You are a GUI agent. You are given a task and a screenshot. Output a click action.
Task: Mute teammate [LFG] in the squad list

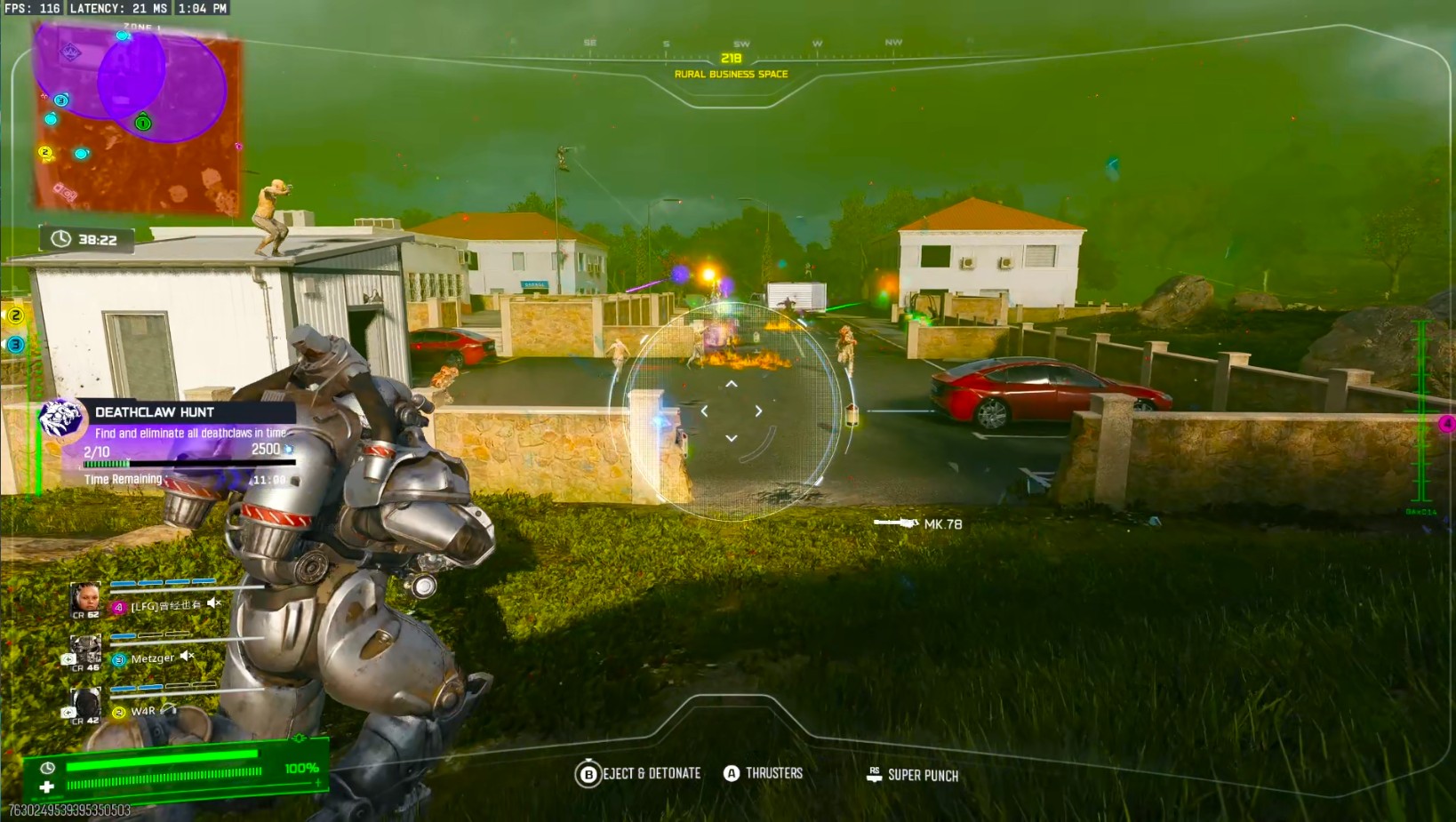pyautogui.click(x=212, y=603)
